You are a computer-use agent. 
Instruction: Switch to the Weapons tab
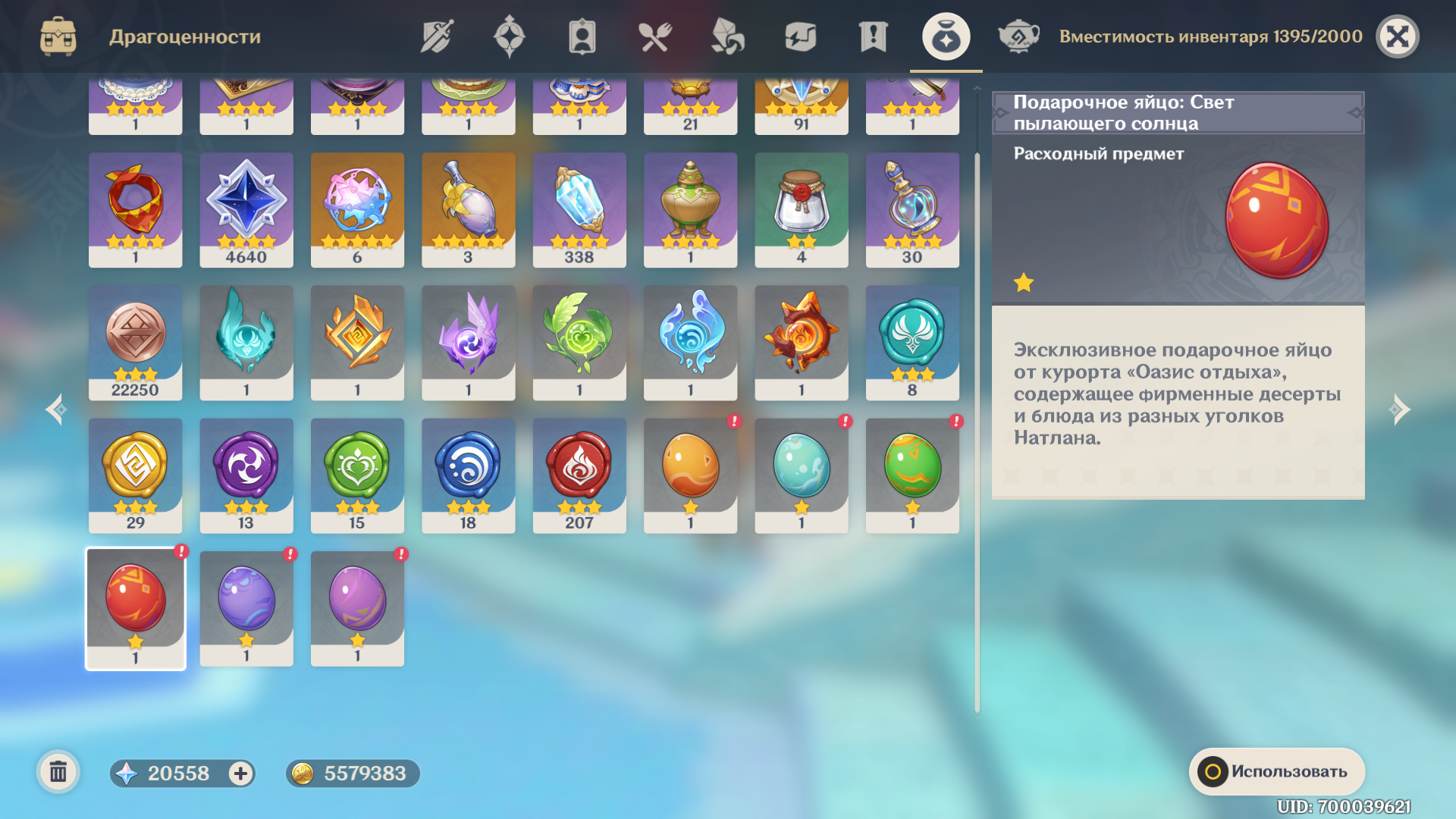coord(437,36)
